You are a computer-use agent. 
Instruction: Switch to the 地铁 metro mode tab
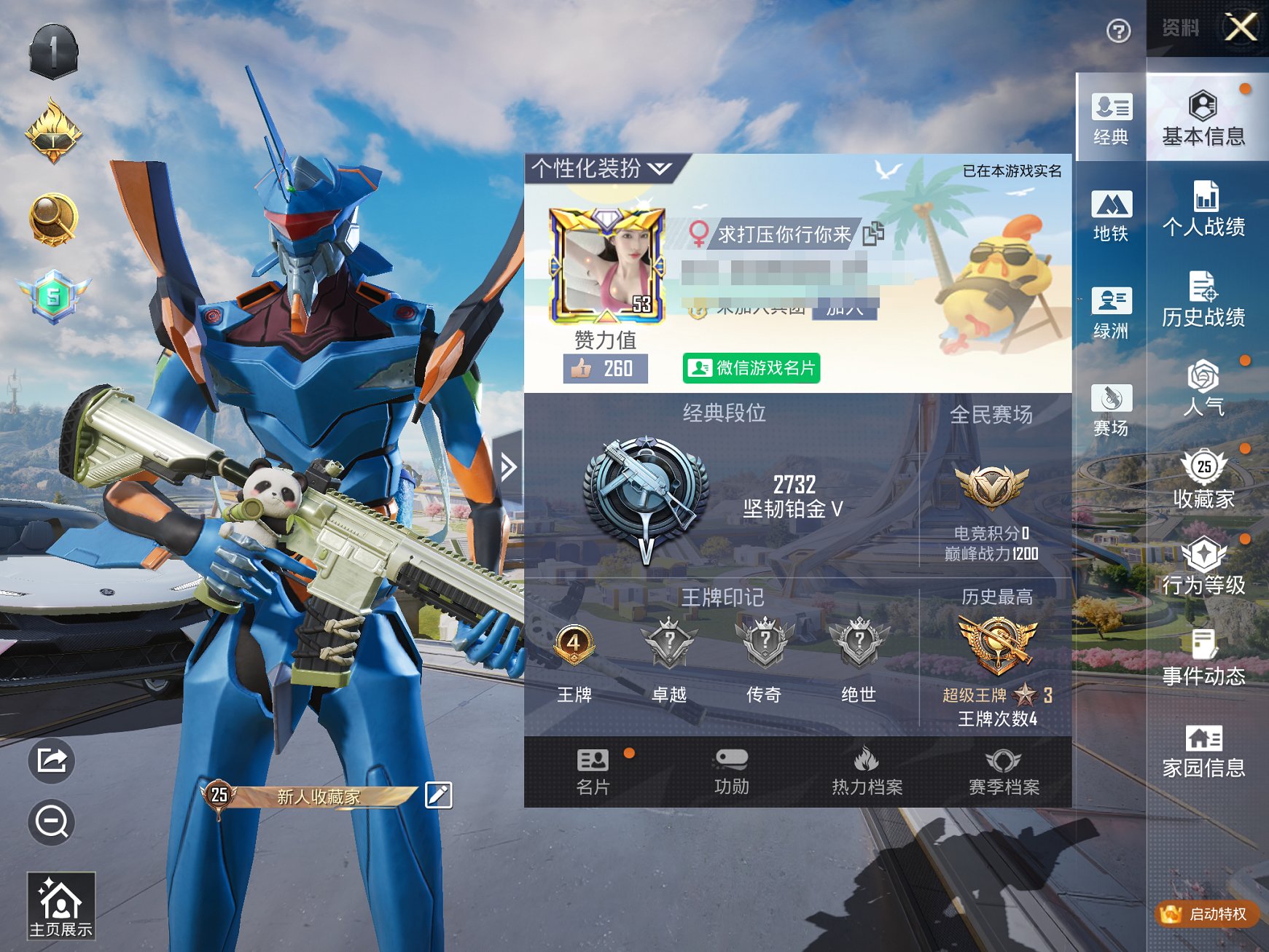click(1111, 216)
